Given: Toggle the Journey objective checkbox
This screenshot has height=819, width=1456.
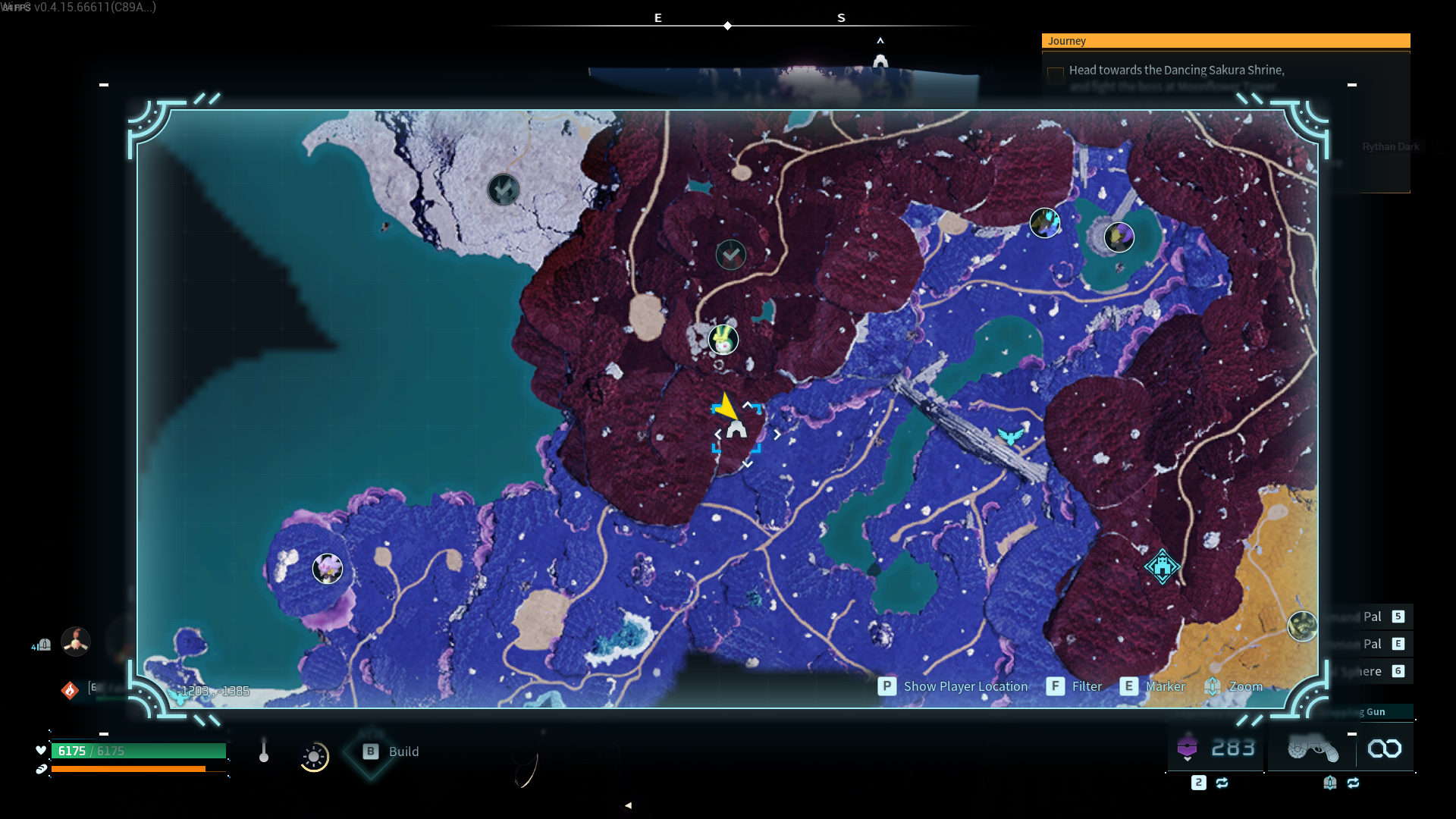Looking at the screenshot, I should pos(1055,74).
